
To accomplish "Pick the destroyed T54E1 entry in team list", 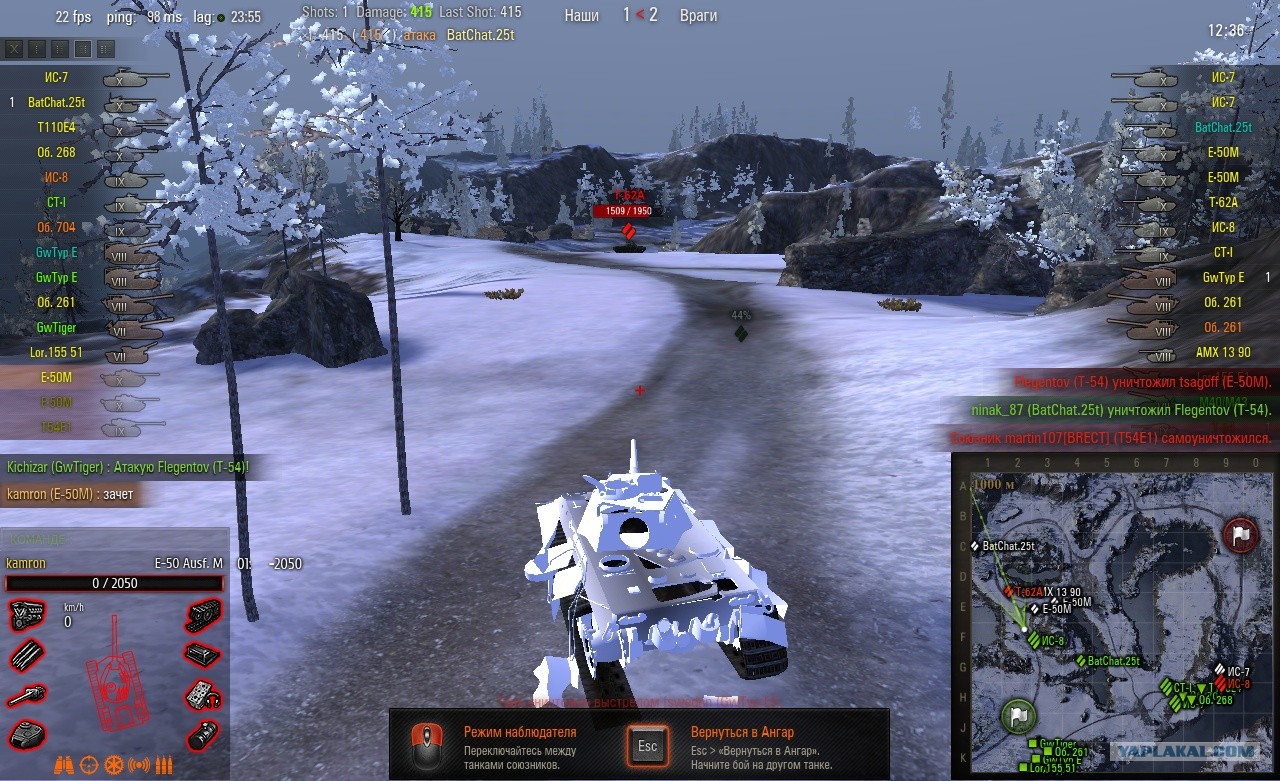I will 57,428.
